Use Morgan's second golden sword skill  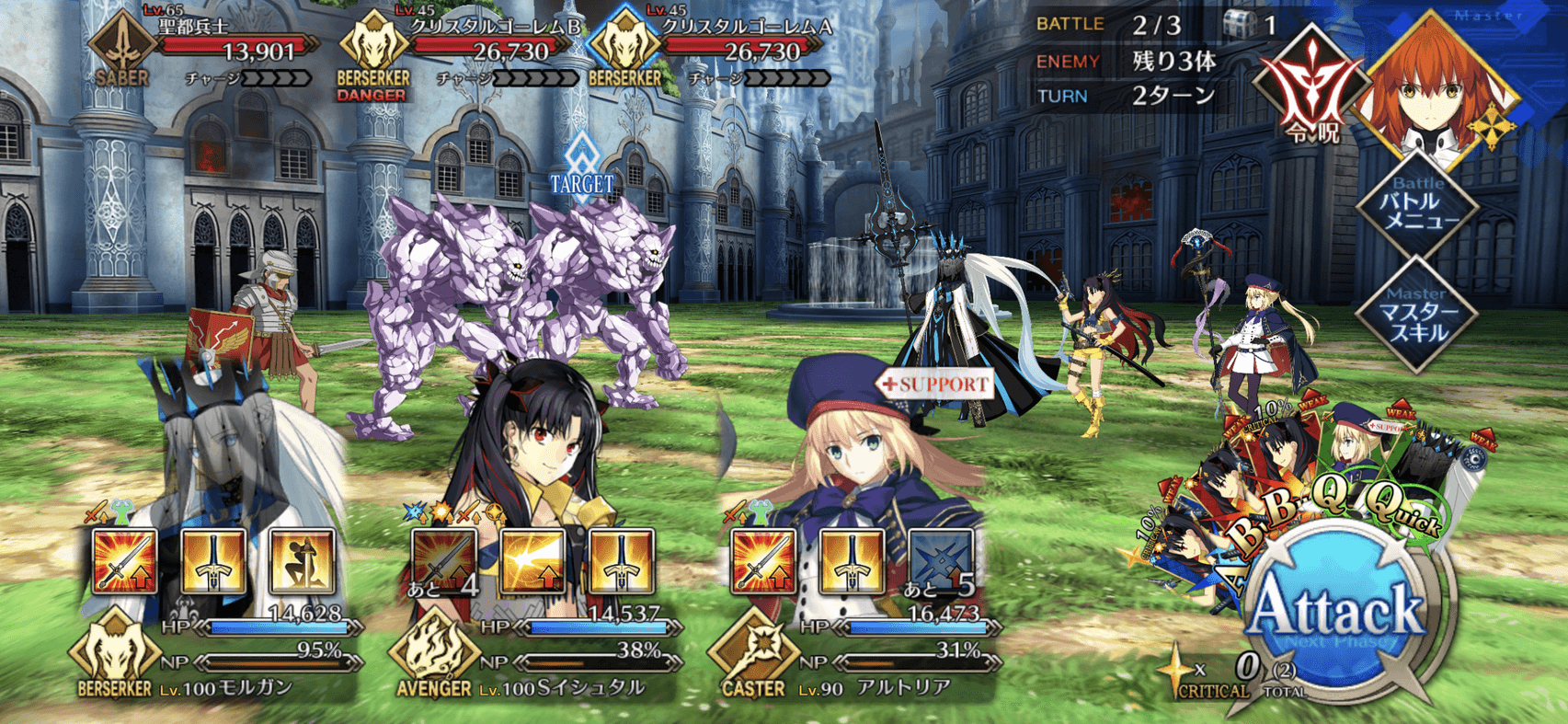[212, 560]
